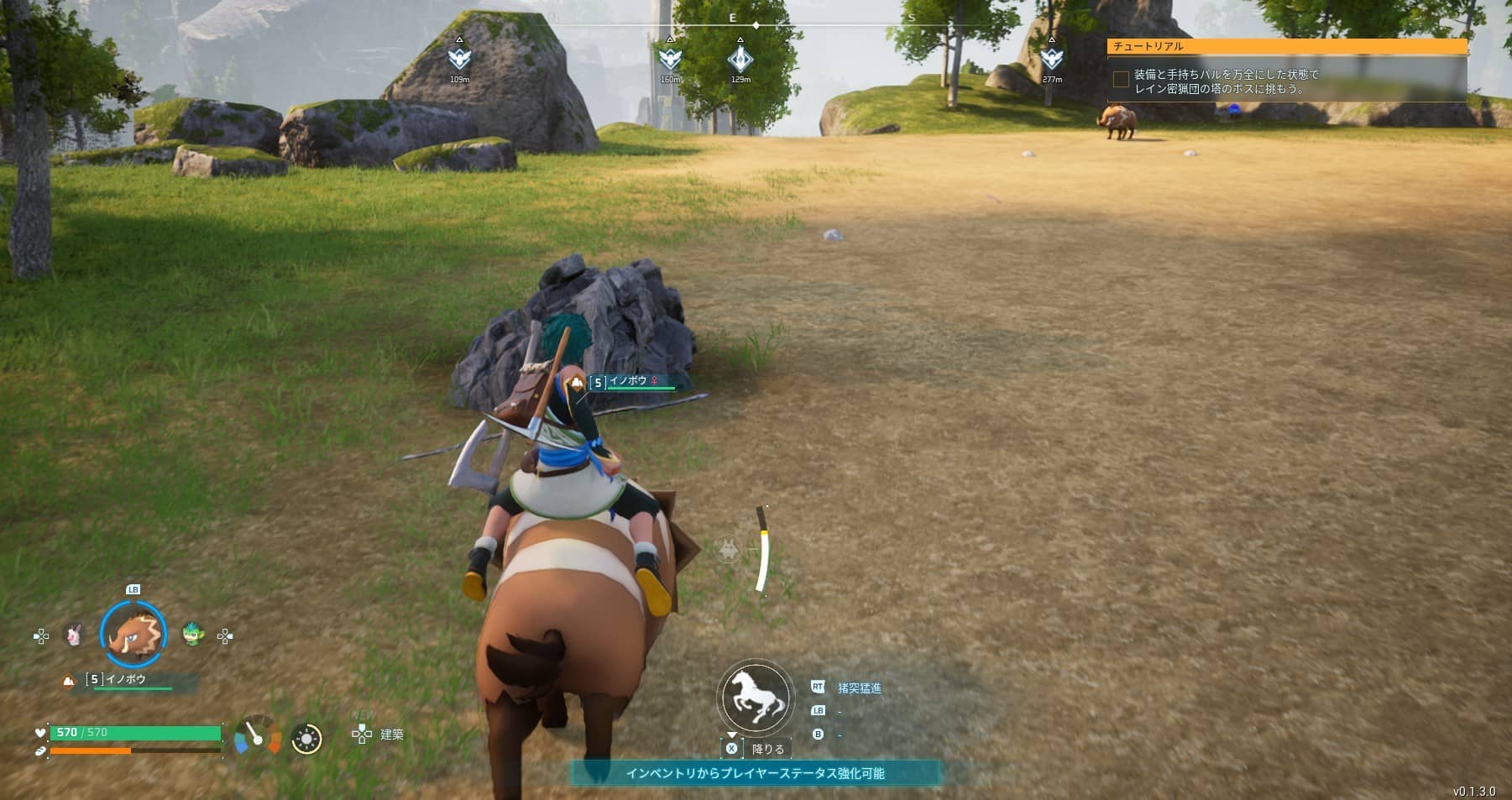Open the 建築 build menu
This screenshot has height=800, width=1512.
(x=379, y=735)
